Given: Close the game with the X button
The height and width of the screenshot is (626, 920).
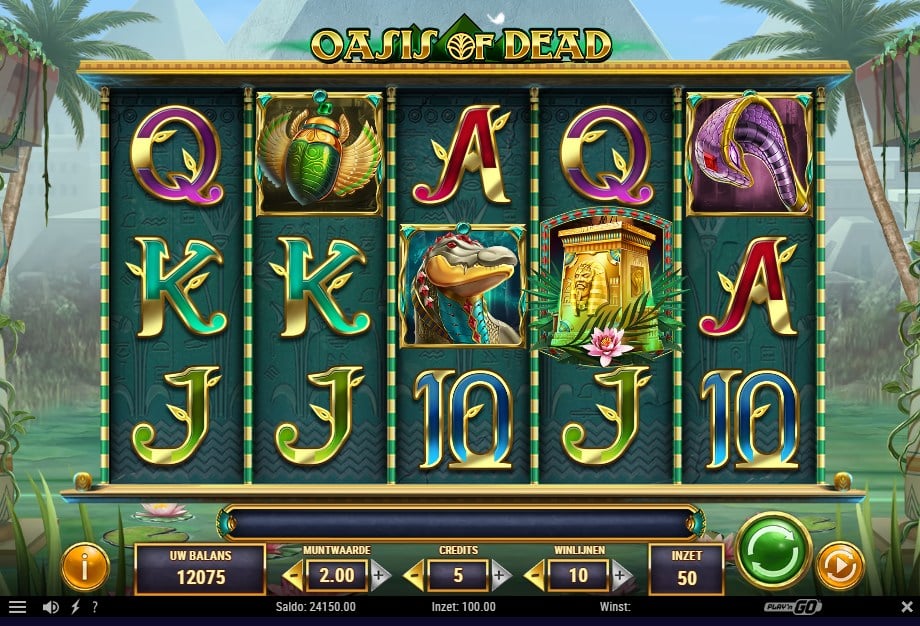Looking at the screenshot, I should tap(906, 607).
